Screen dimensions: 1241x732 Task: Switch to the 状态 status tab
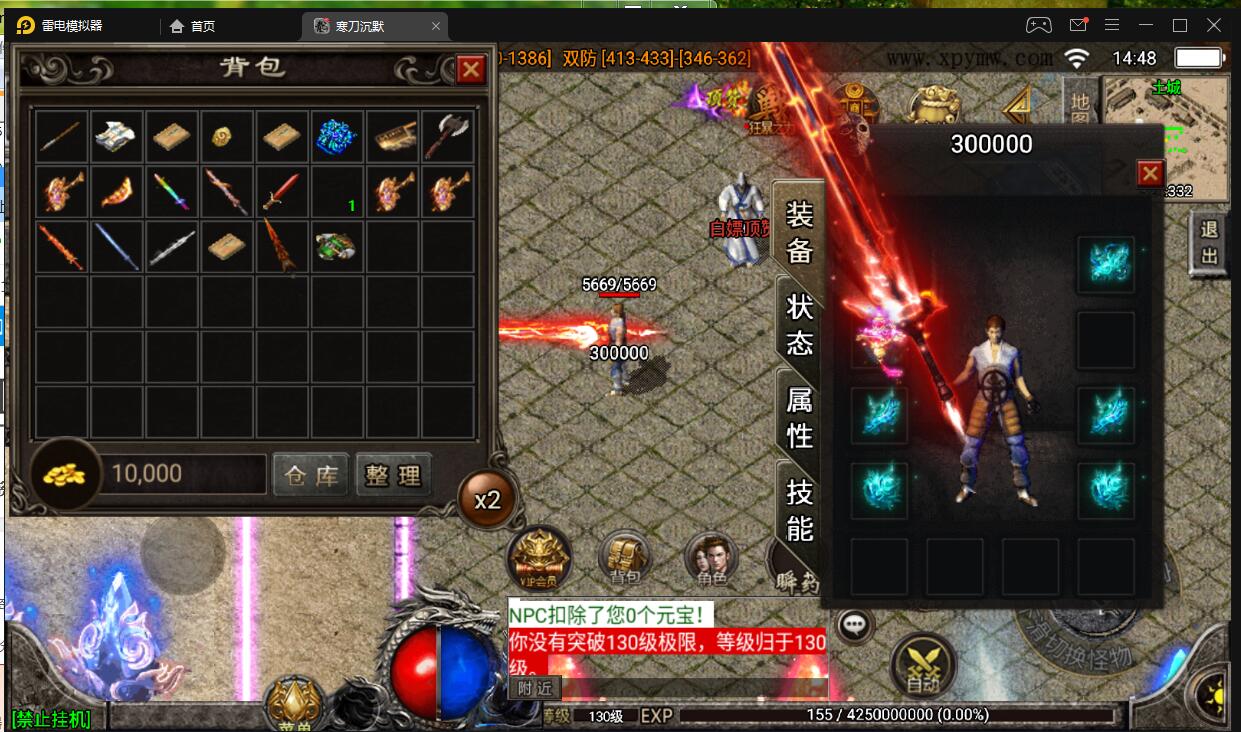tap(799, 325)
